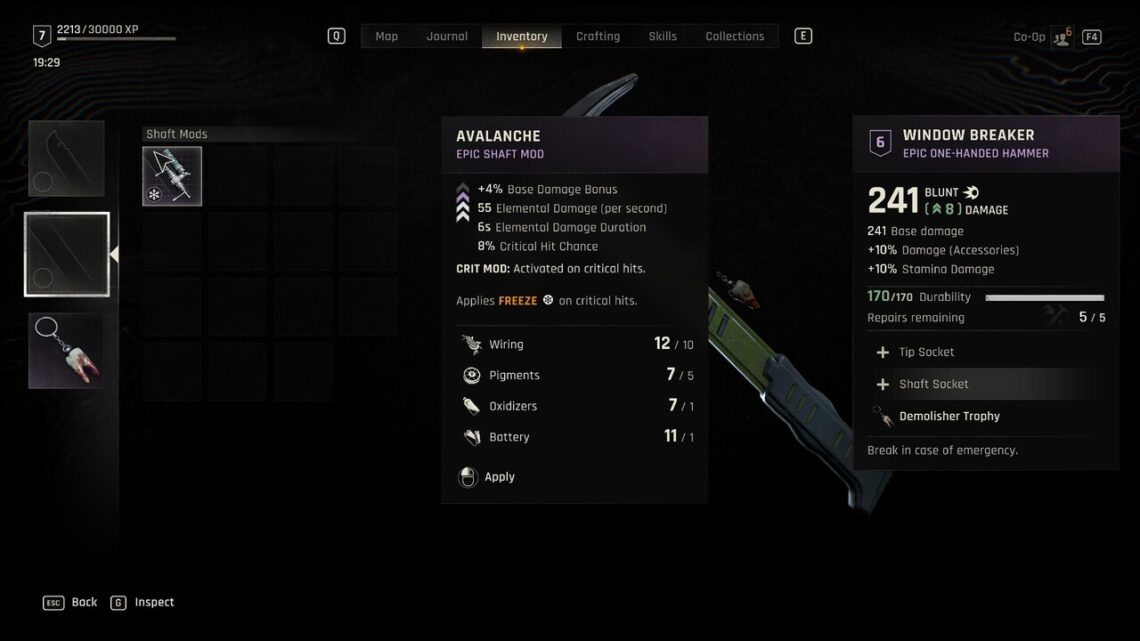This screenshot has height=641, width=1140.
Task: Open the Co-Op players panel
Action: 1061,37
